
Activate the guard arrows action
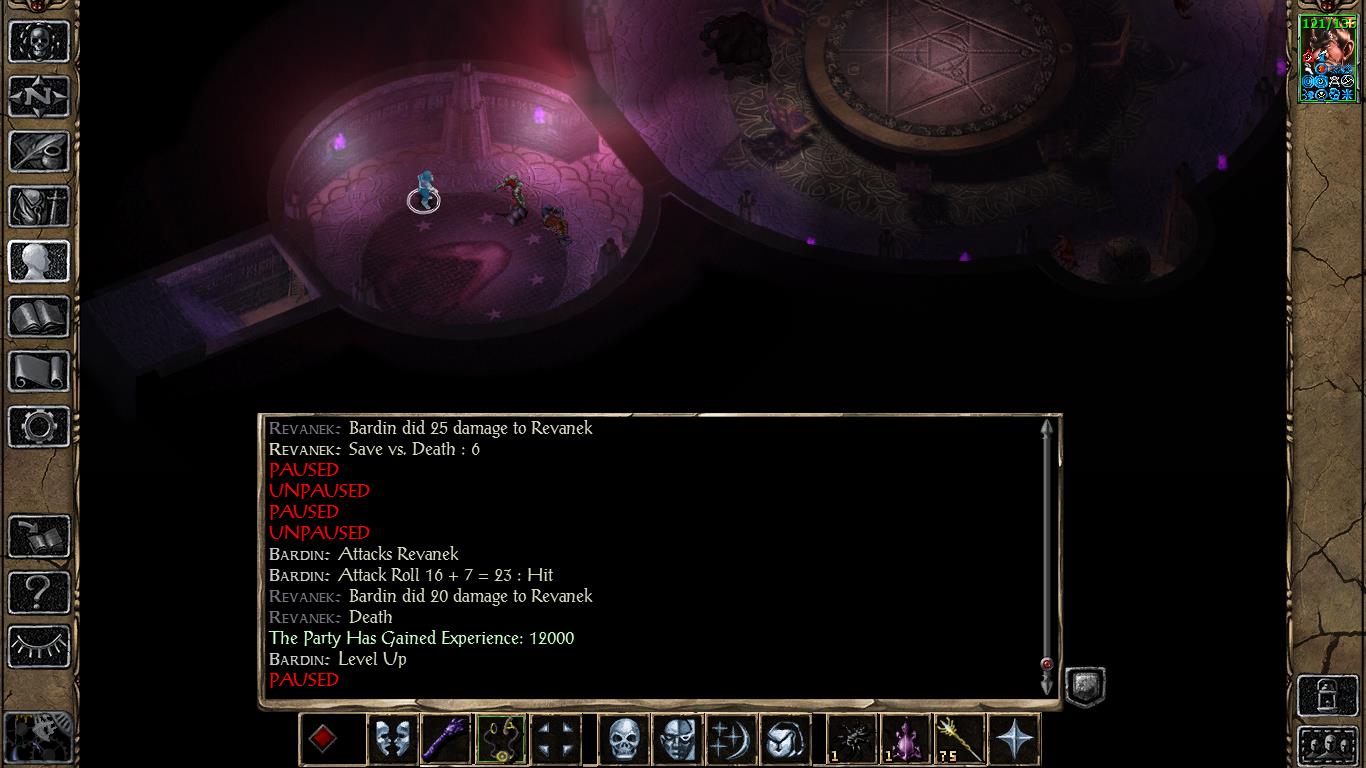click(555, 740)
